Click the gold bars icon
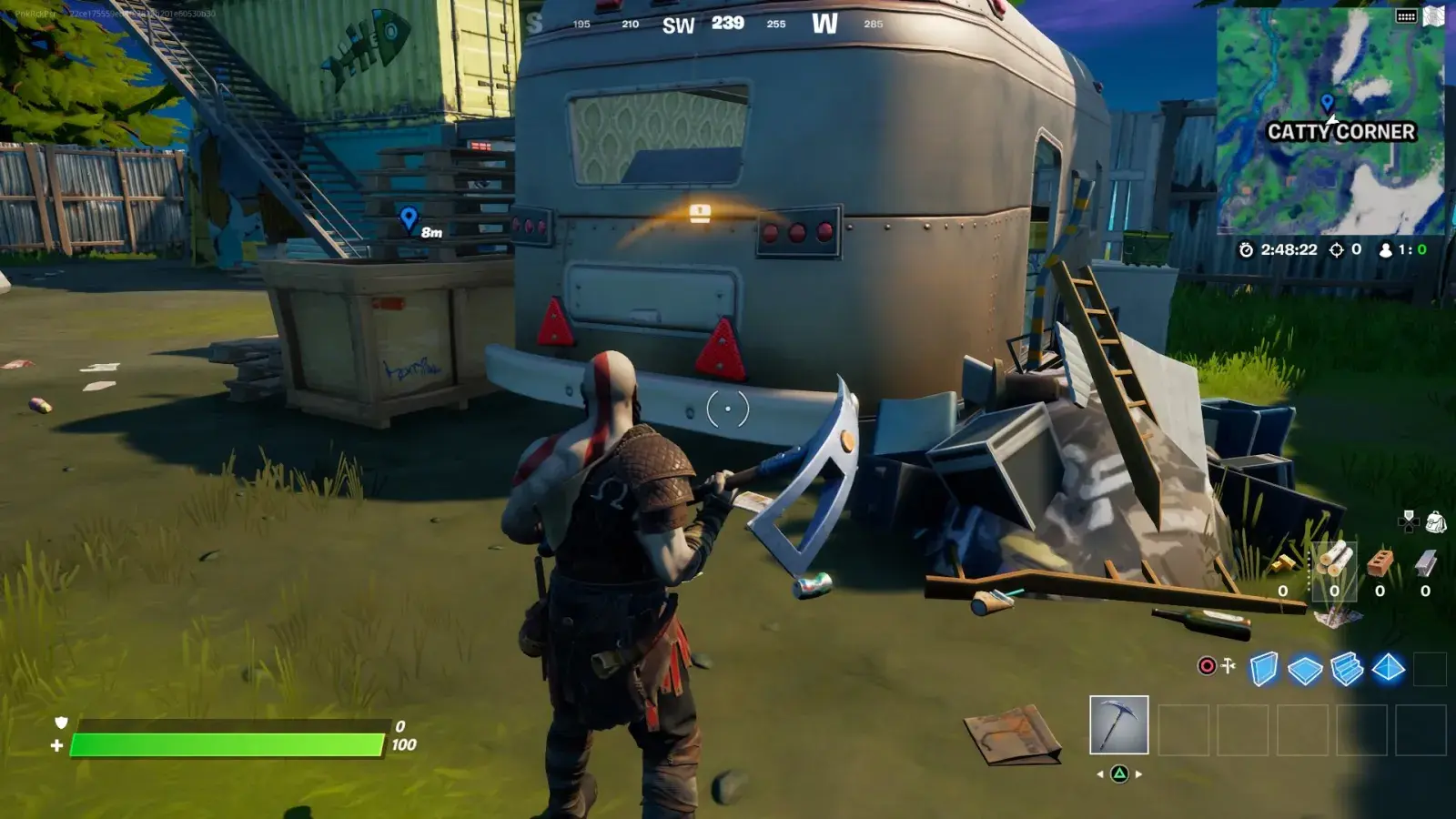Viewport: 1456px width, 819px height. pos(1283,566)
